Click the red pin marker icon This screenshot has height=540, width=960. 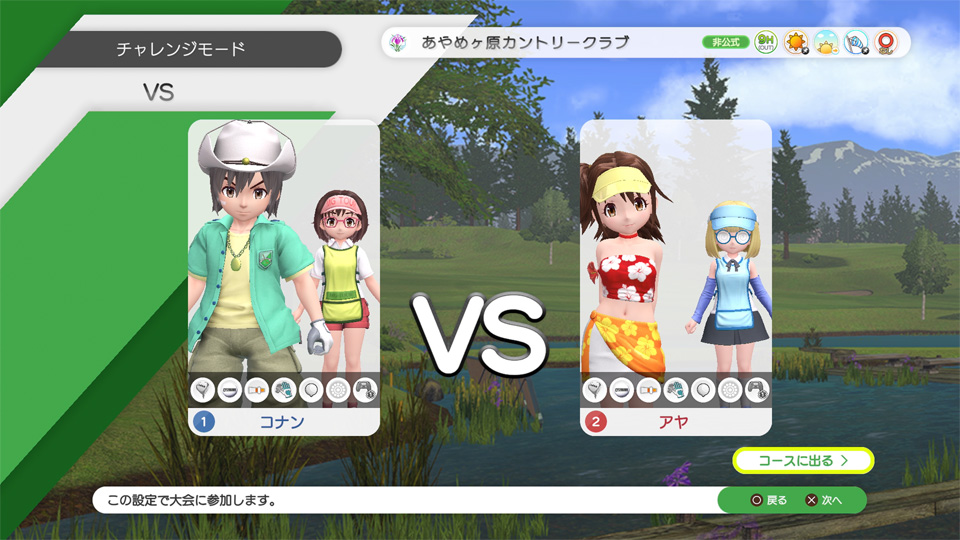pos(885,43)
